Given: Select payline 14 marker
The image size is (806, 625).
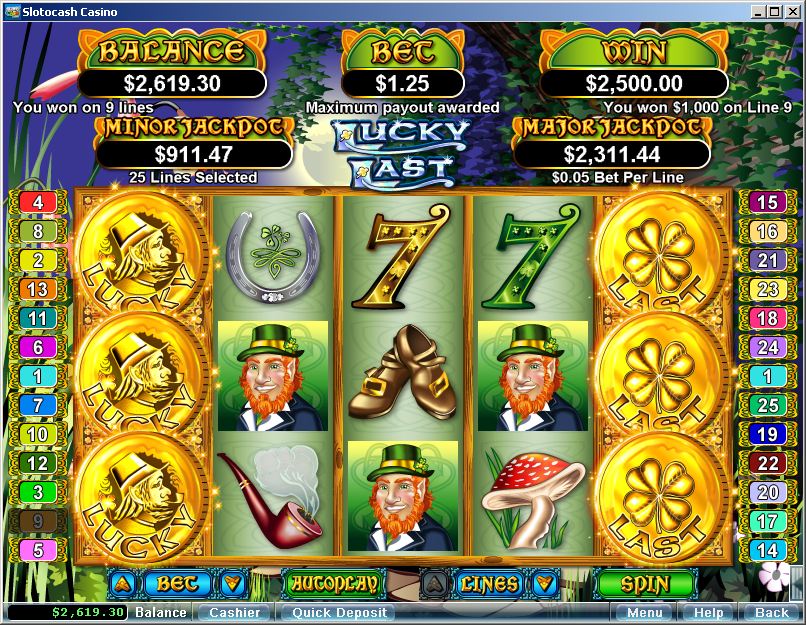Looking at the screenshot, I should click(766, 549).
